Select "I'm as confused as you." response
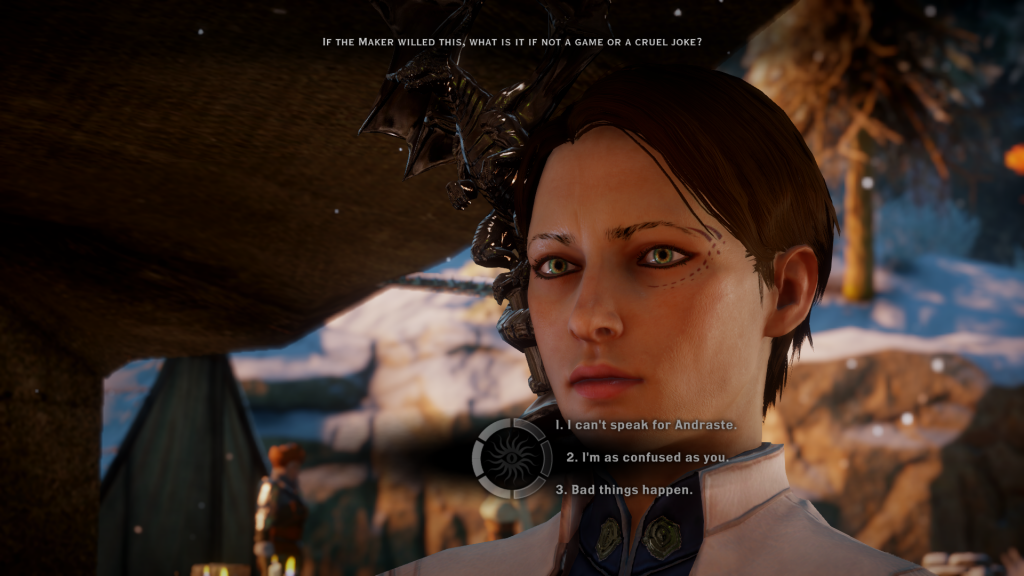1024x576 pixels. pos(645,457)
